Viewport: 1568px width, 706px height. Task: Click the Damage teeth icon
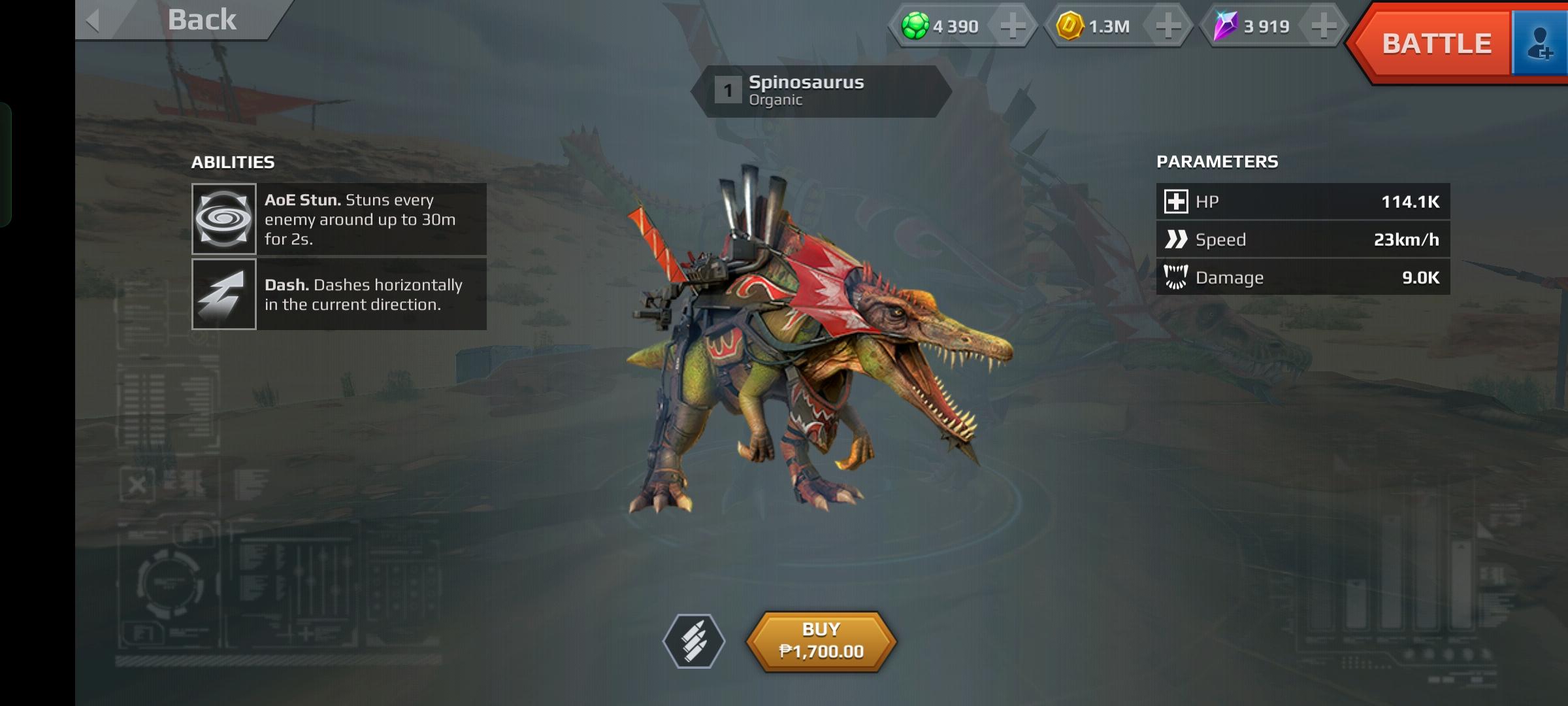pyautogui.click(x=1176, y=277)
